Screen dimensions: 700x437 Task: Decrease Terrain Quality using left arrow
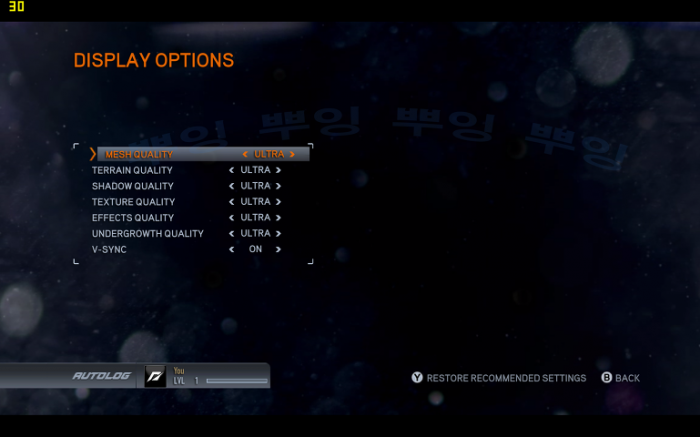pos(232,170)
